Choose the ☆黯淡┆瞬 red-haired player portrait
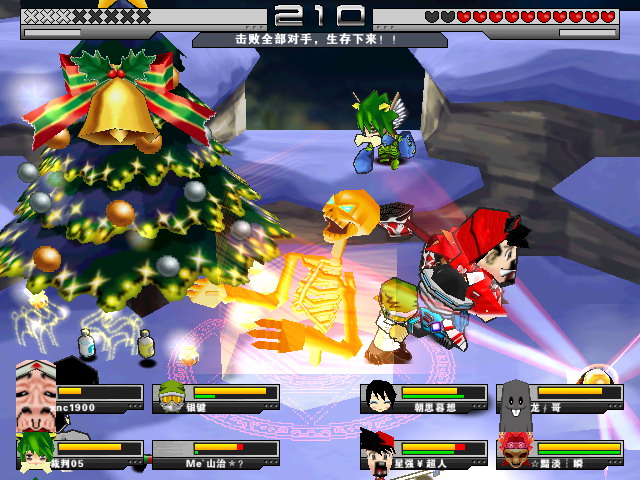Image resolution: width=640 pixels, height=480 pixels. [x=514, y=452]
